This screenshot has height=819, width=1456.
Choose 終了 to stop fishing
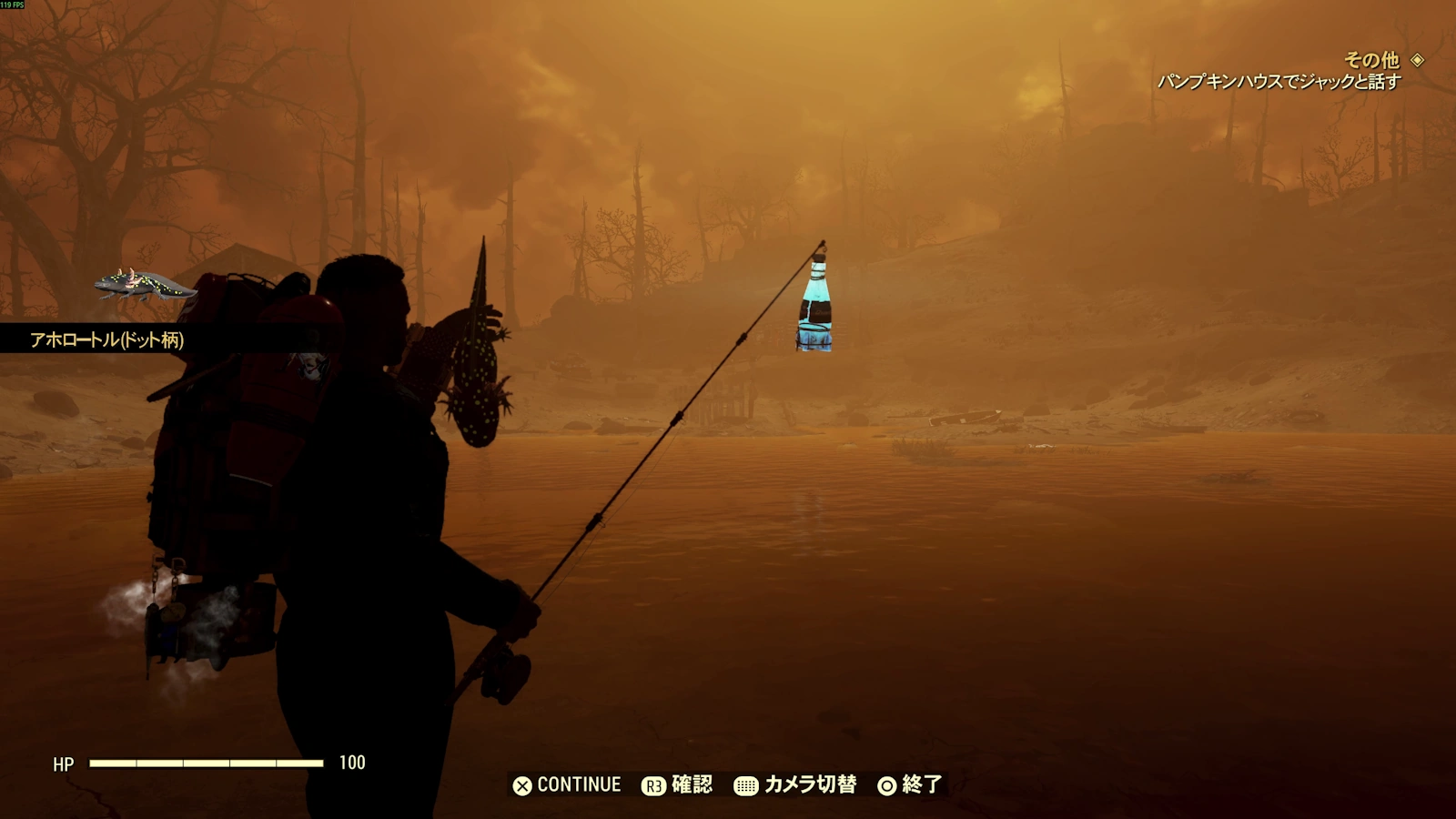click(x=910, y=784)
